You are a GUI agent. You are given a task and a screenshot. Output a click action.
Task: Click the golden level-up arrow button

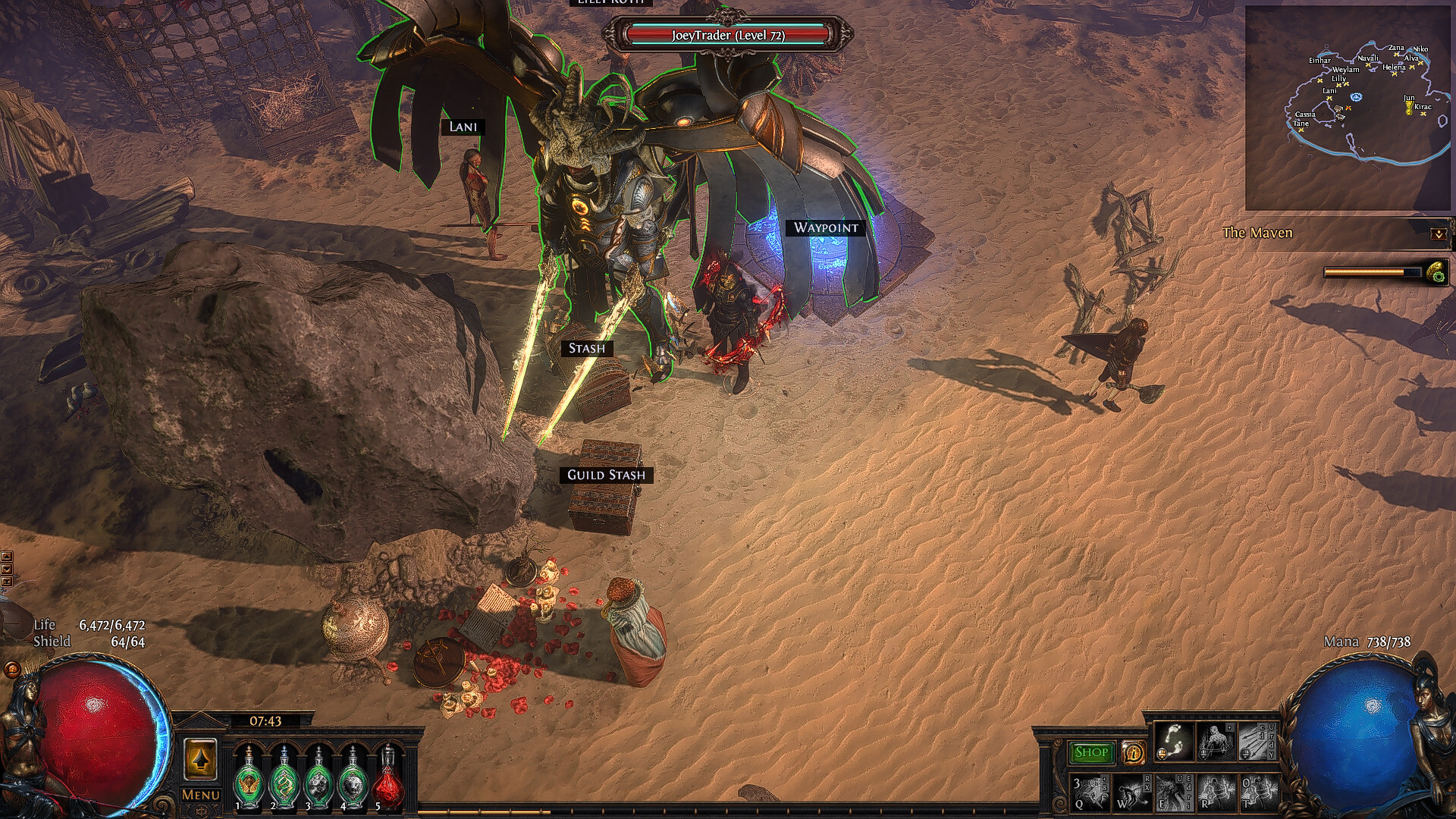tap(200, 759)
